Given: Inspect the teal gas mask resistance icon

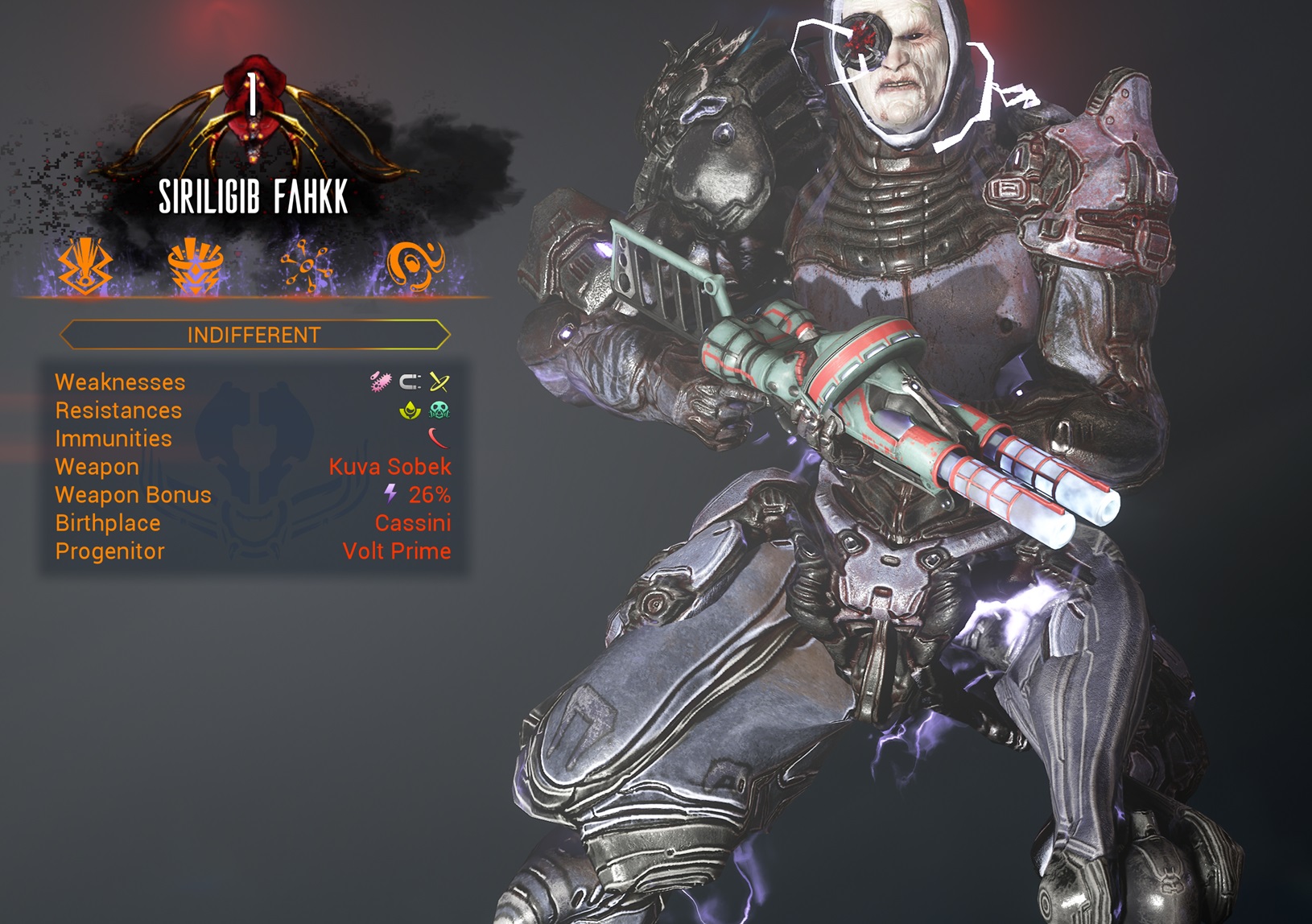Looking at the screenshot, I should 439,410.
